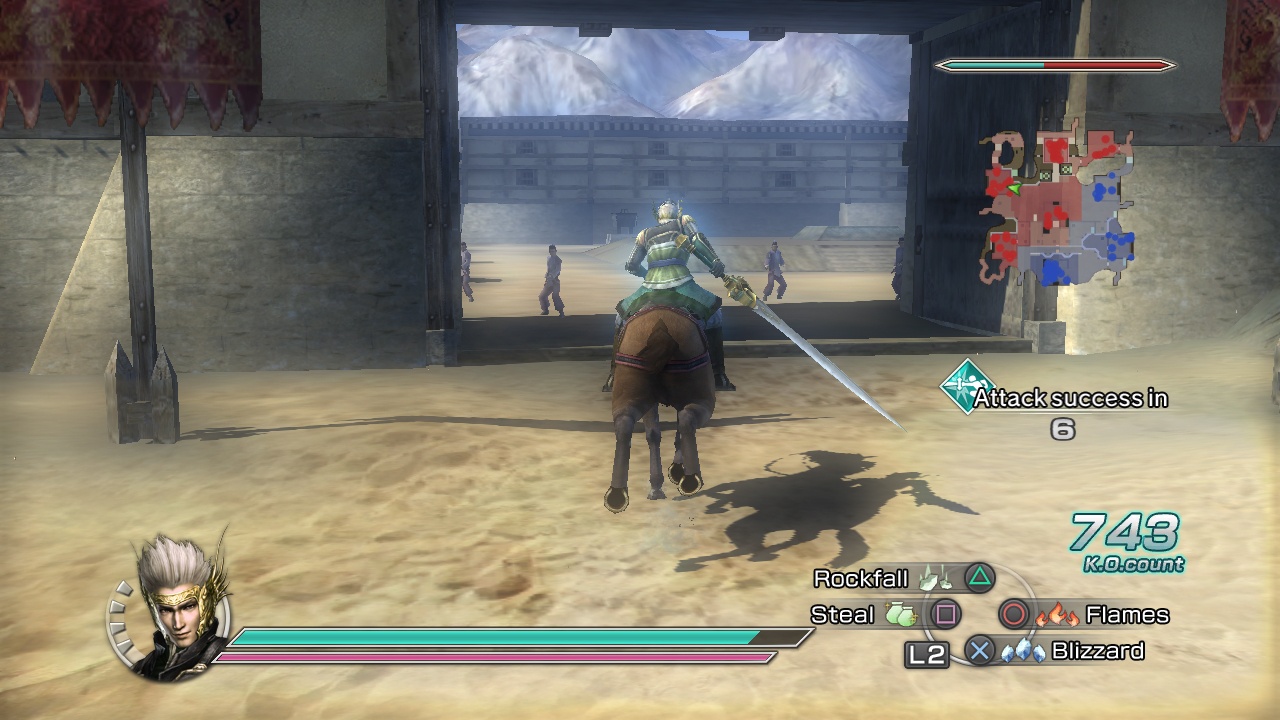Click the 743 kill counter number
The width and height of the screenshot is (1280, 720).
click(1122, 533)
